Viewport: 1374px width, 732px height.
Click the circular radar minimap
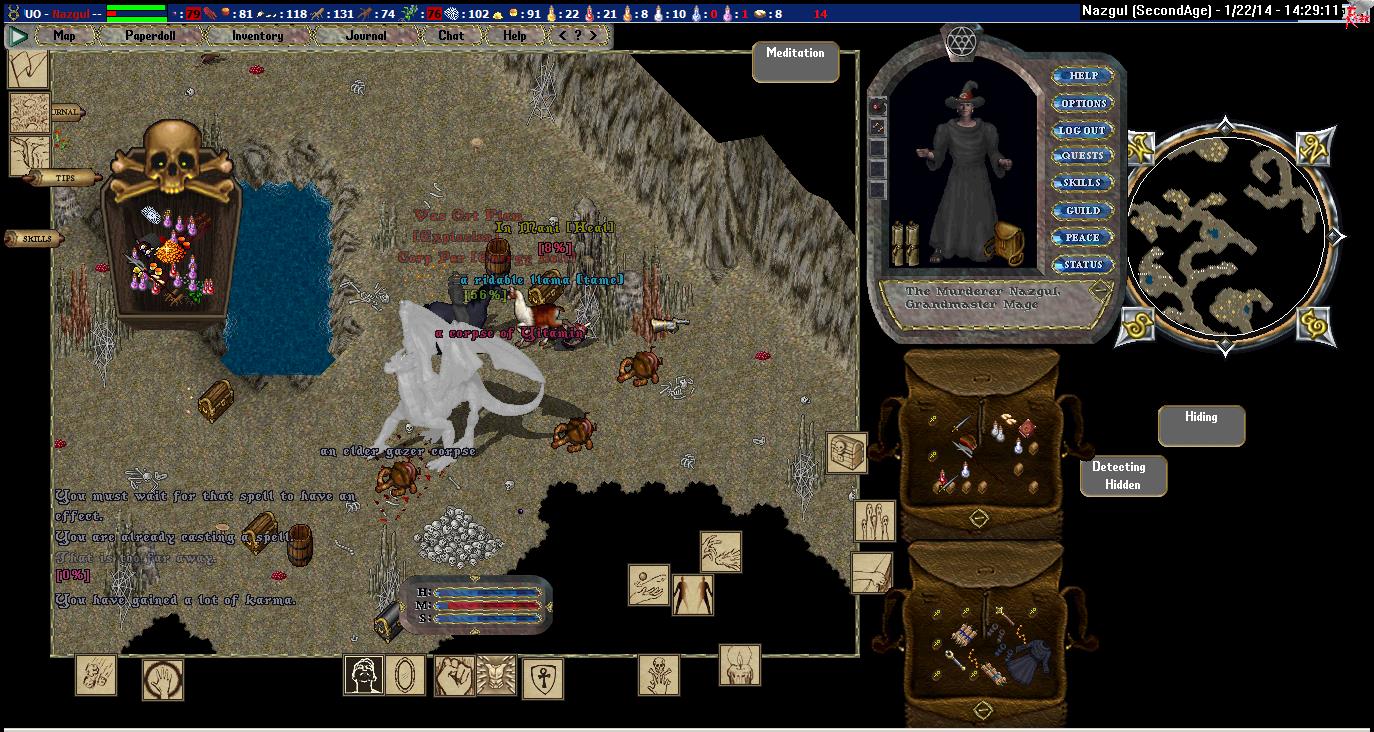pyautogui.click(x=1227, y=237)
